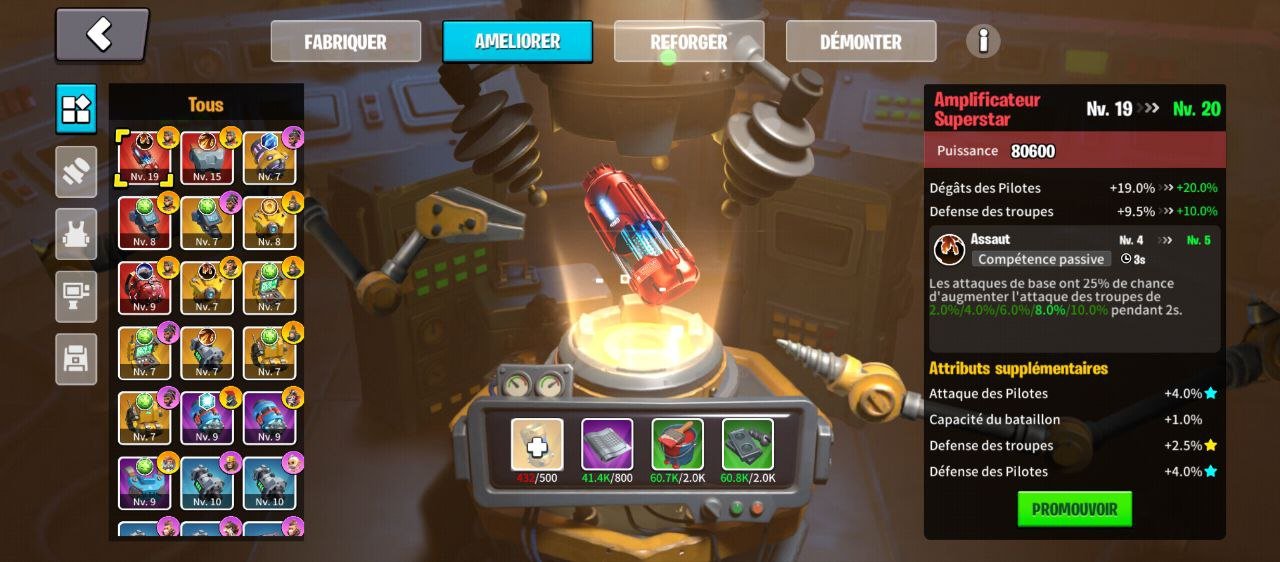This screenshot has height=562, width=1280.
Task: Click the green PROMOUVOIR button
Action: [1074, 509]
